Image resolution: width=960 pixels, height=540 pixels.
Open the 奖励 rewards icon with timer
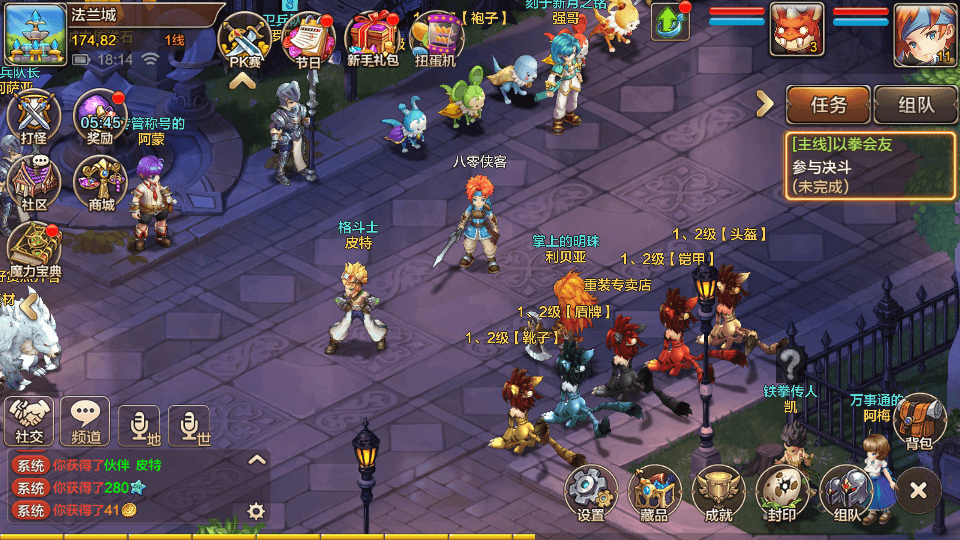(x=100, y=117)
